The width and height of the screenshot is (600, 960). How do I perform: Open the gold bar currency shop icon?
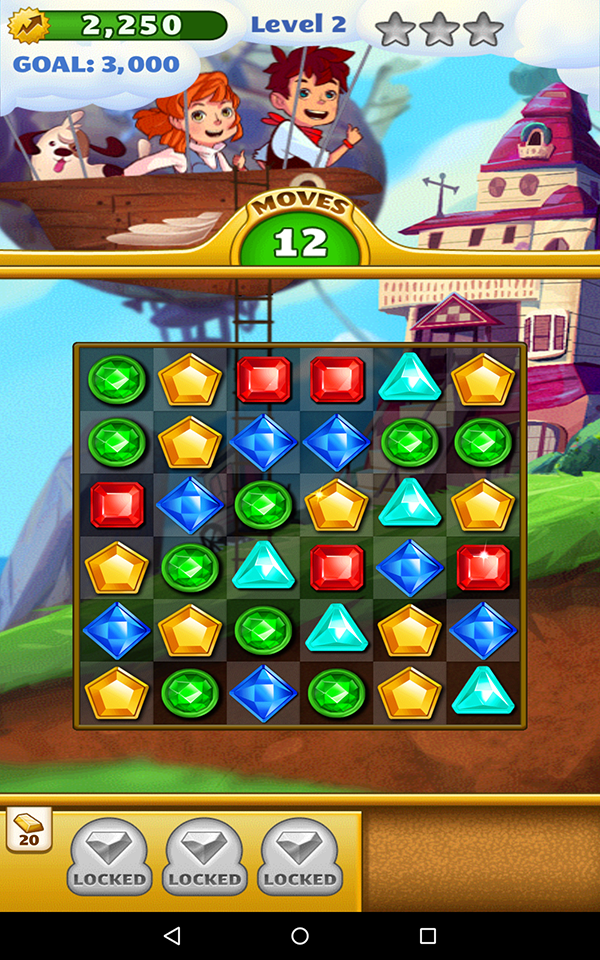(x=28, y=829)
